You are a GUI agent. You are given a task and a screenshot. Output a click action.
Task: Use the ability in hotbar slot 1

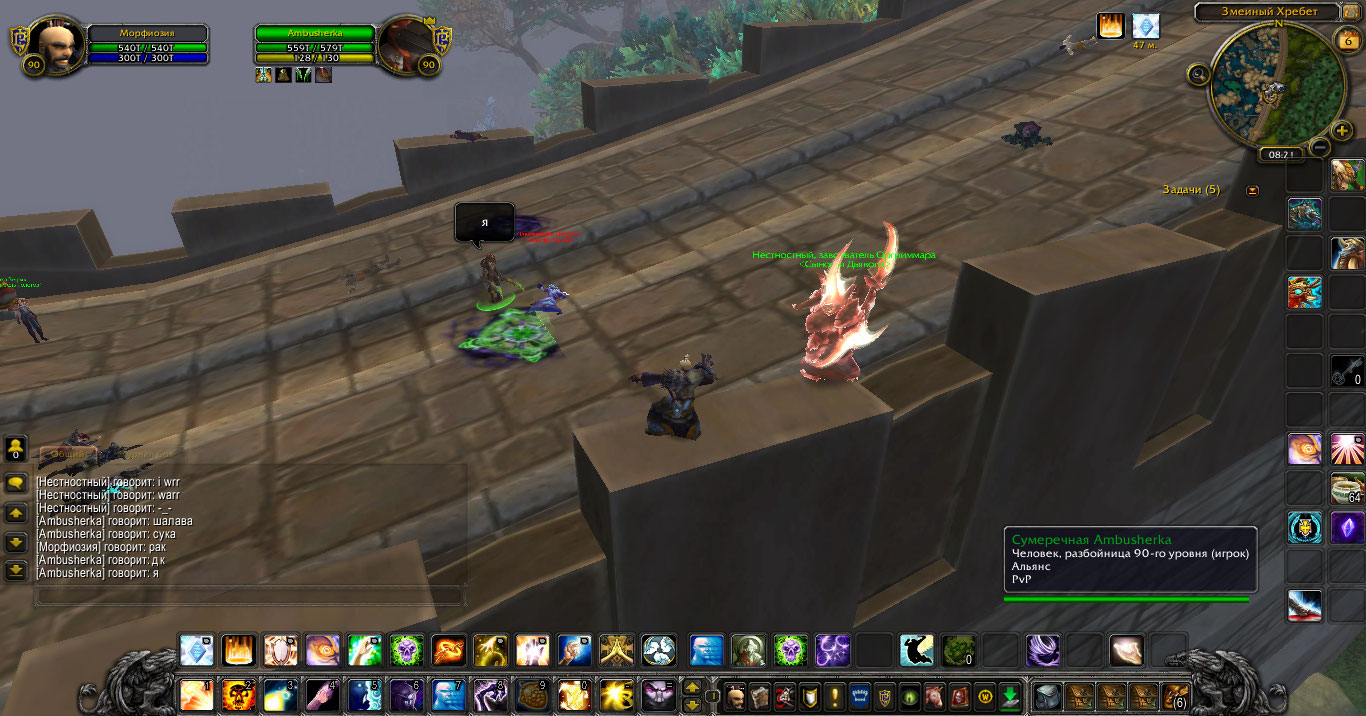[196, 694]
